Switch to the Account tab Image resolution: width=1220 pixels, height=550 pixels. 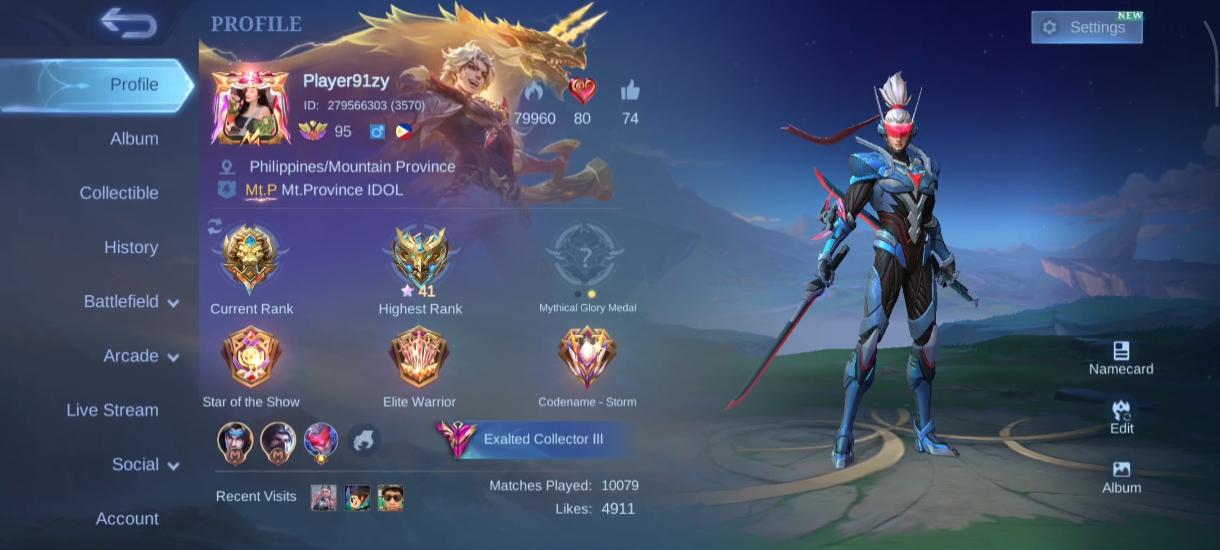[x=127, y=519]
